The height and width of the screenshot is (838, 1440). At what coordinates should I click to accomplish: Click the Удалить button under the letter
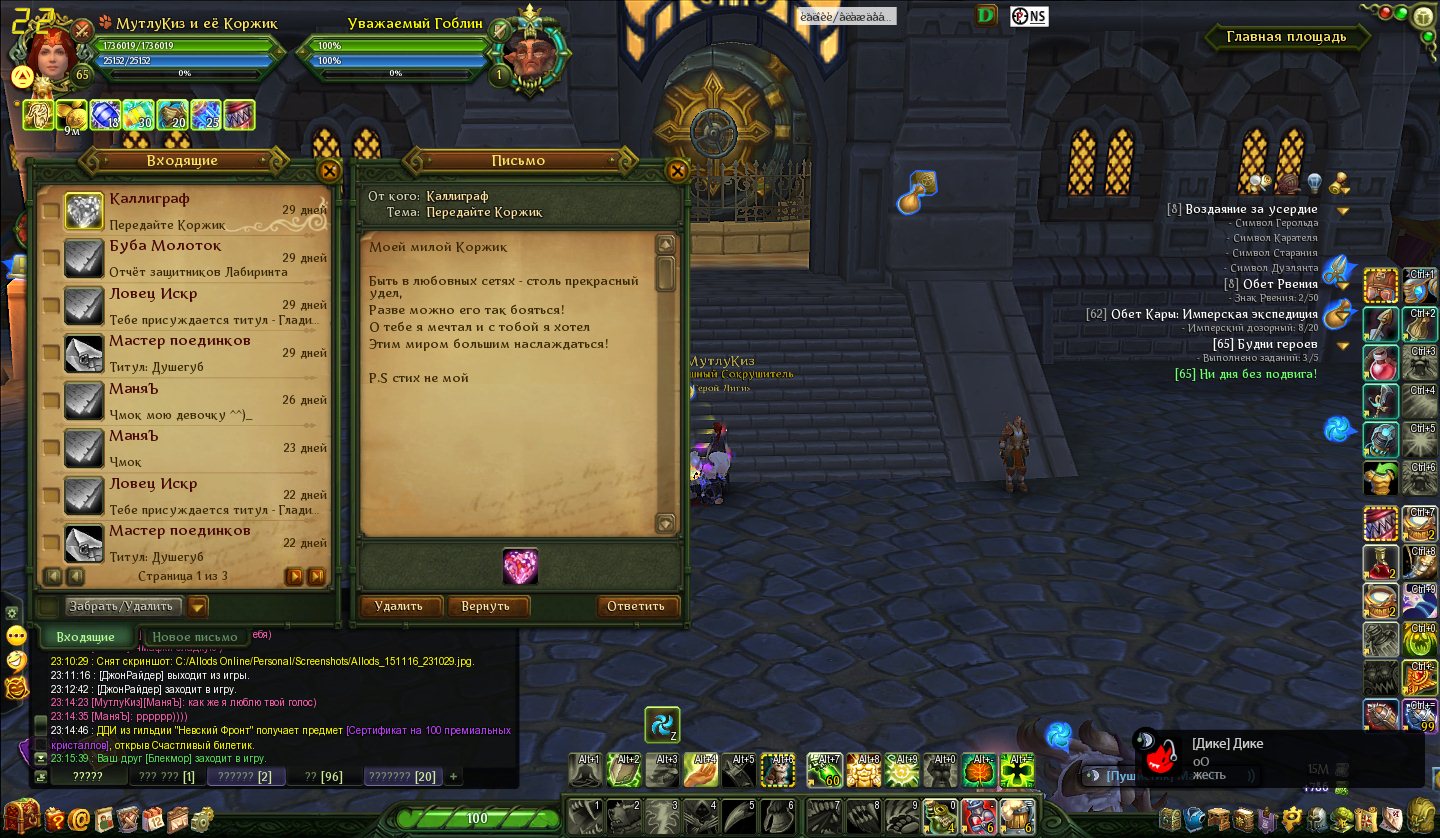[x=398, y=606]
